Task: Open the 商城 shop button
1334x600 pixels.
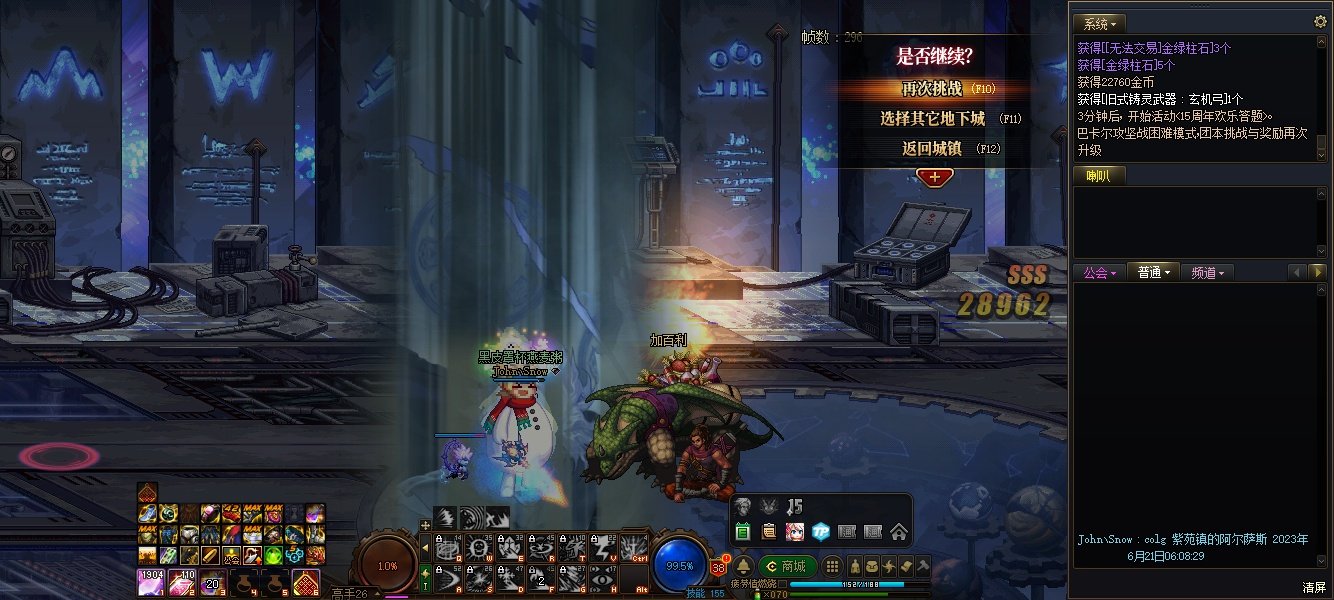Action: tap(786, 566)
